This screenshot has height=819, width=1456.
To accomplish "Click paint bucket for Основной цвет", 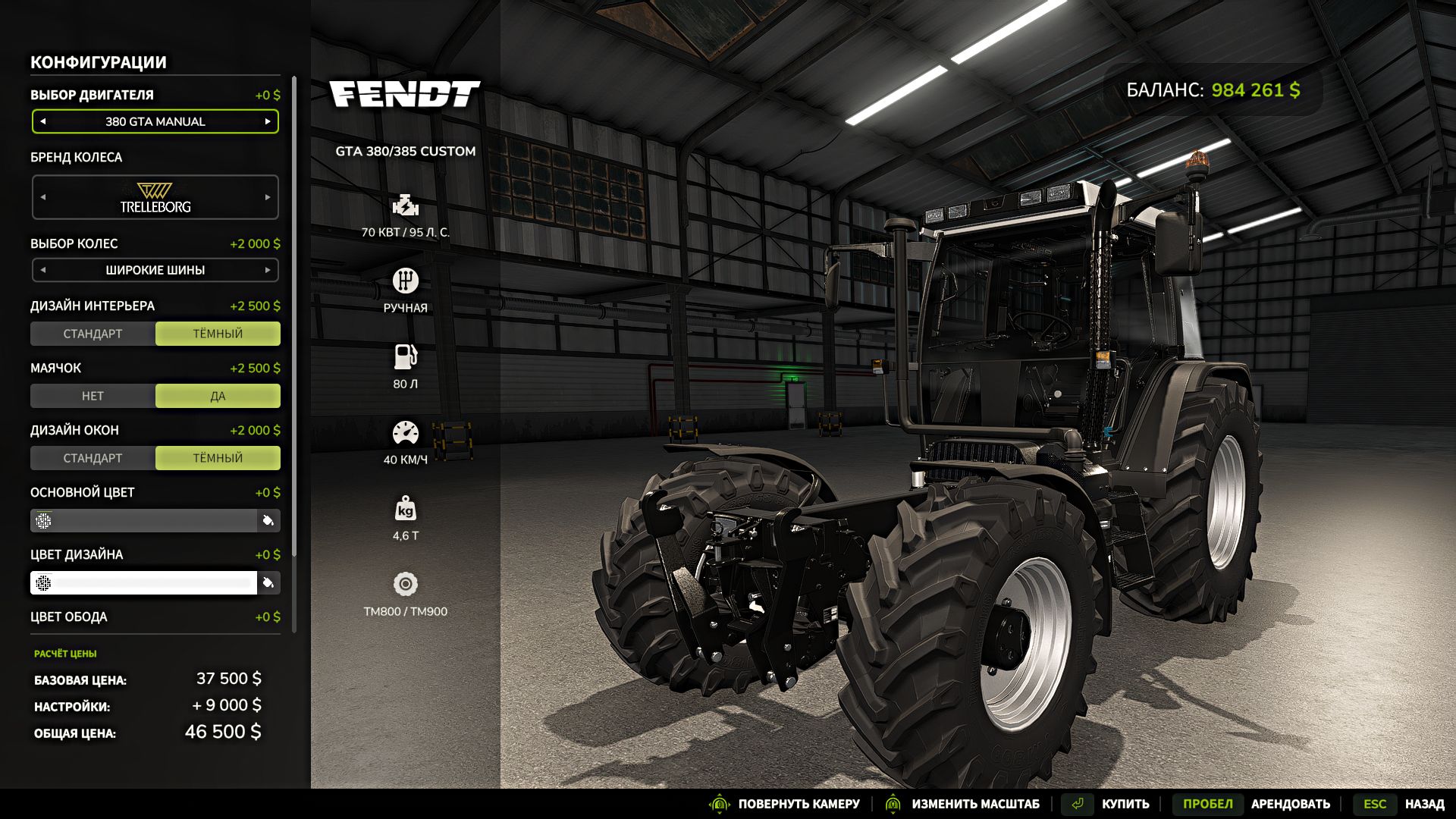I will [x=268, y=521].
